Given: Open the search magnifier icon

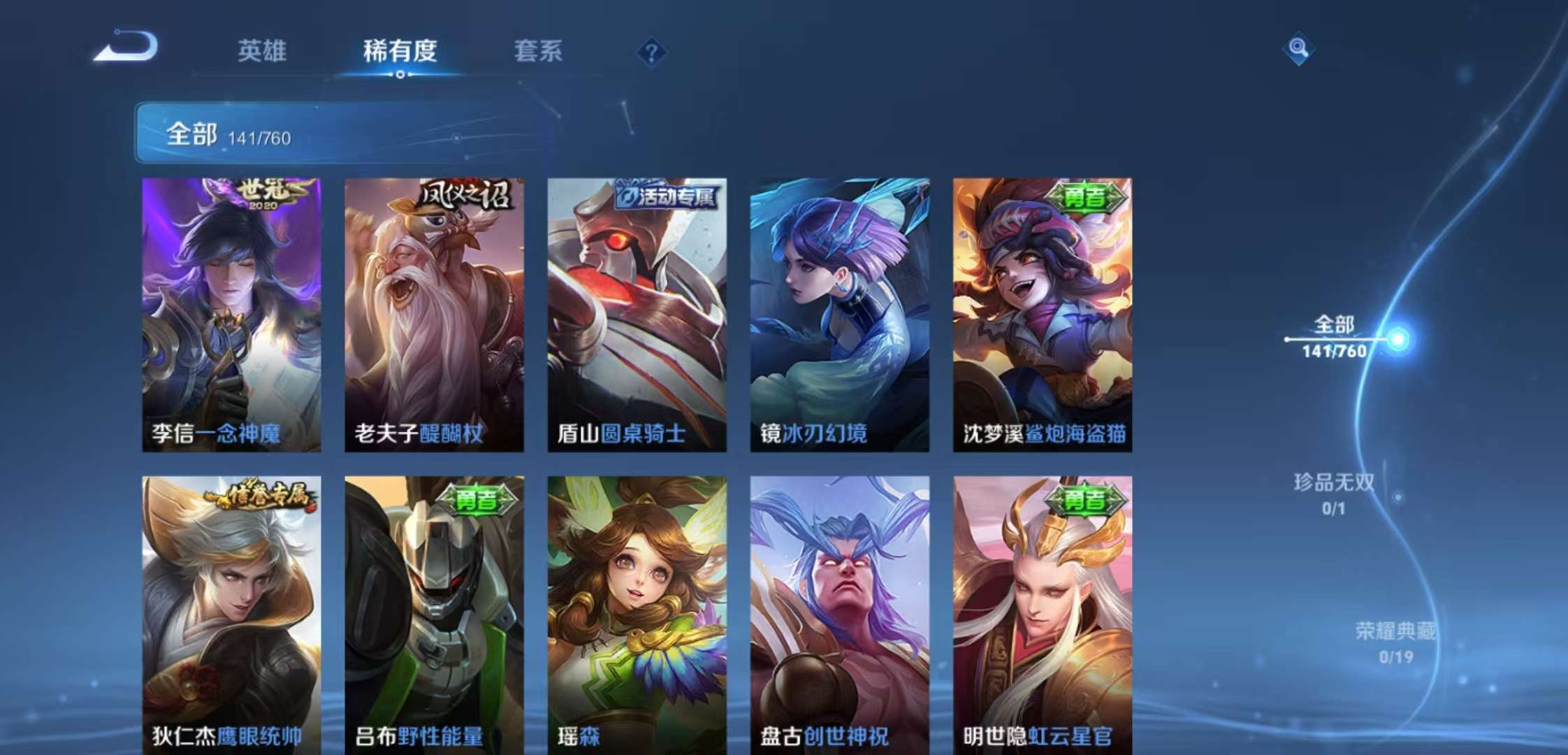Looking at the screenshot, I should (x=1301, y=49).
